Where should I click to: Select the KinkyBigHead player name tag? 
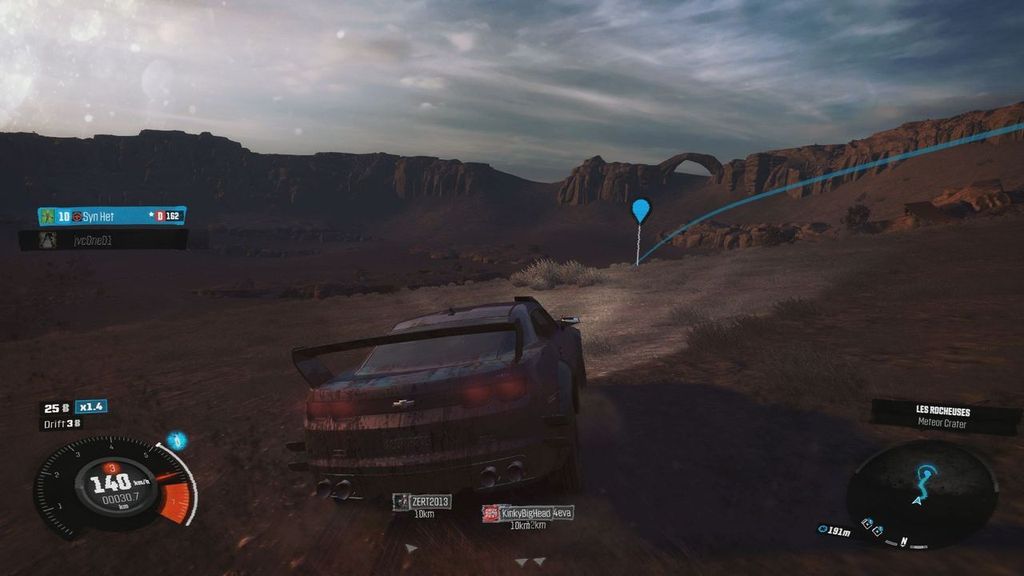click(x=528, y=513)
